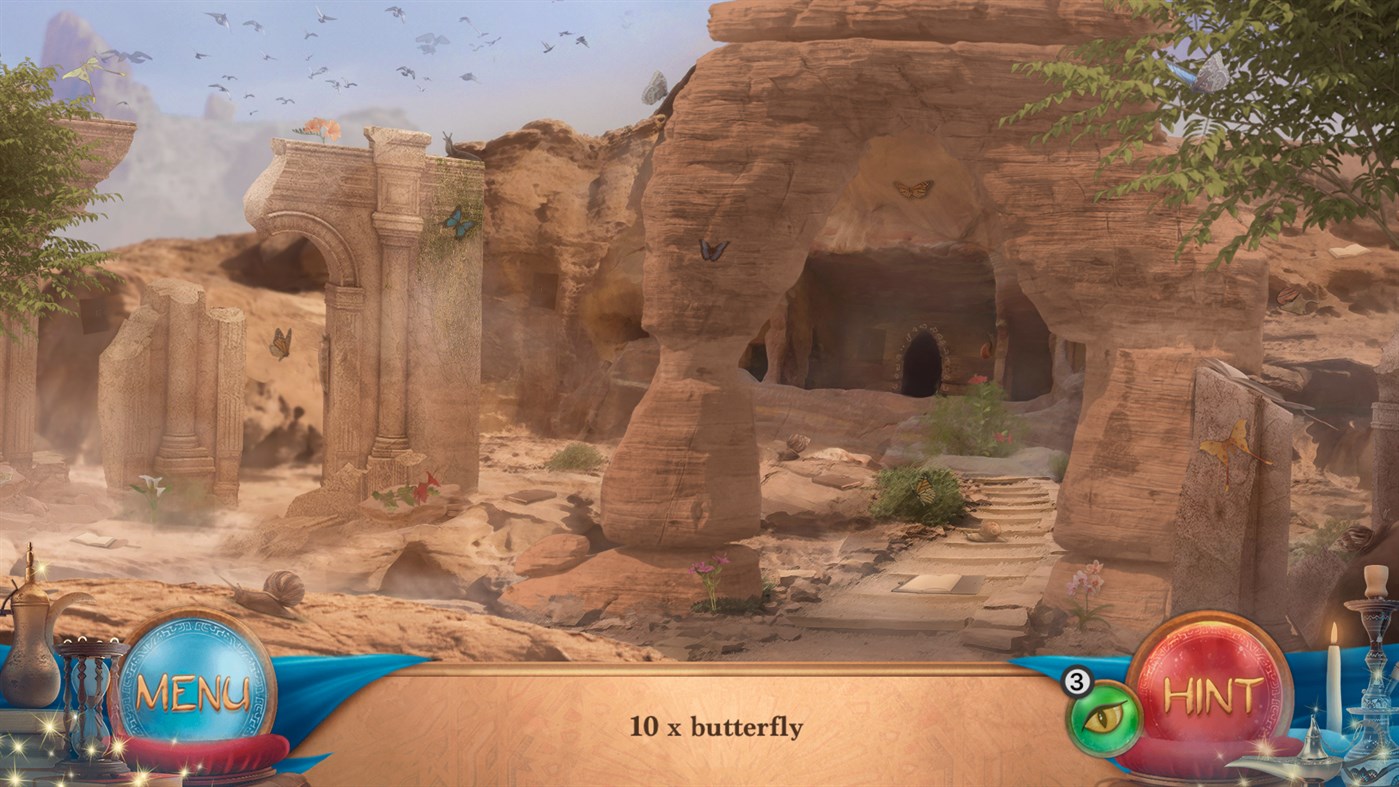Click the green butterfly by the center bush
Viewport: 1399px width, 787px height.
click(925, 488)
